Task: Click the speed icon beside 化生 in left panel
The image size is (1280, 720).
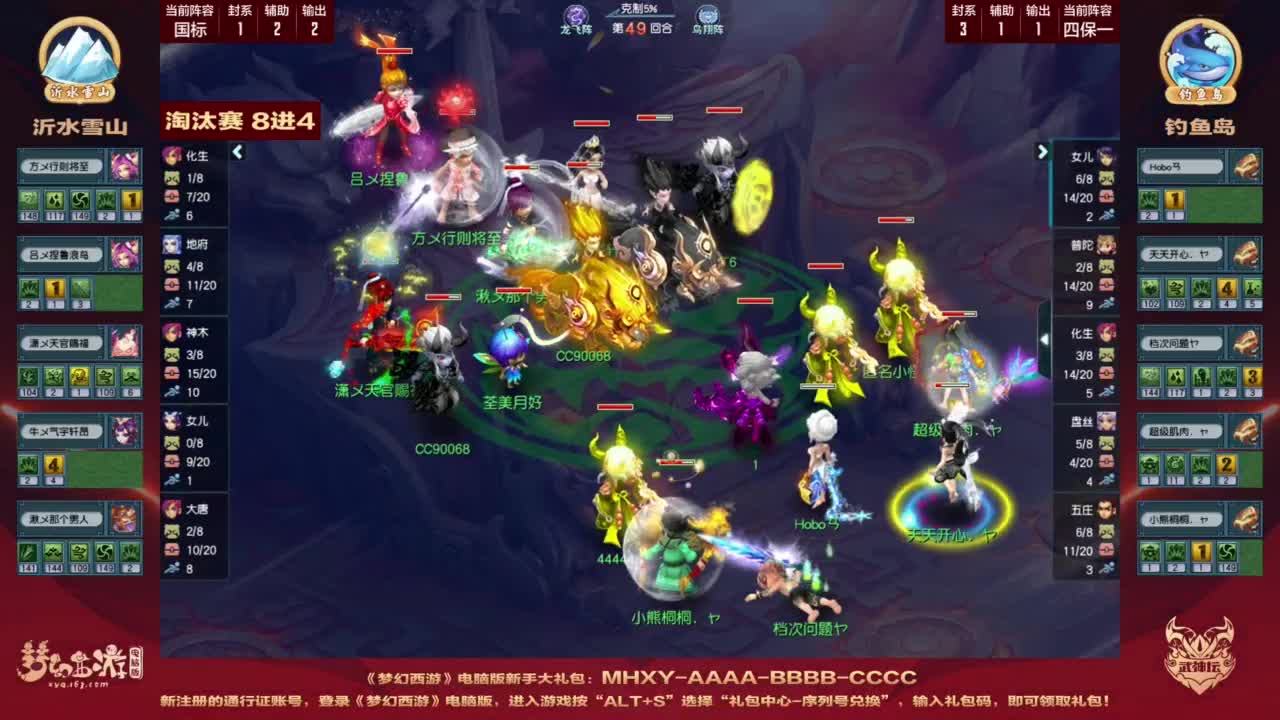Action: click(170, 212)
